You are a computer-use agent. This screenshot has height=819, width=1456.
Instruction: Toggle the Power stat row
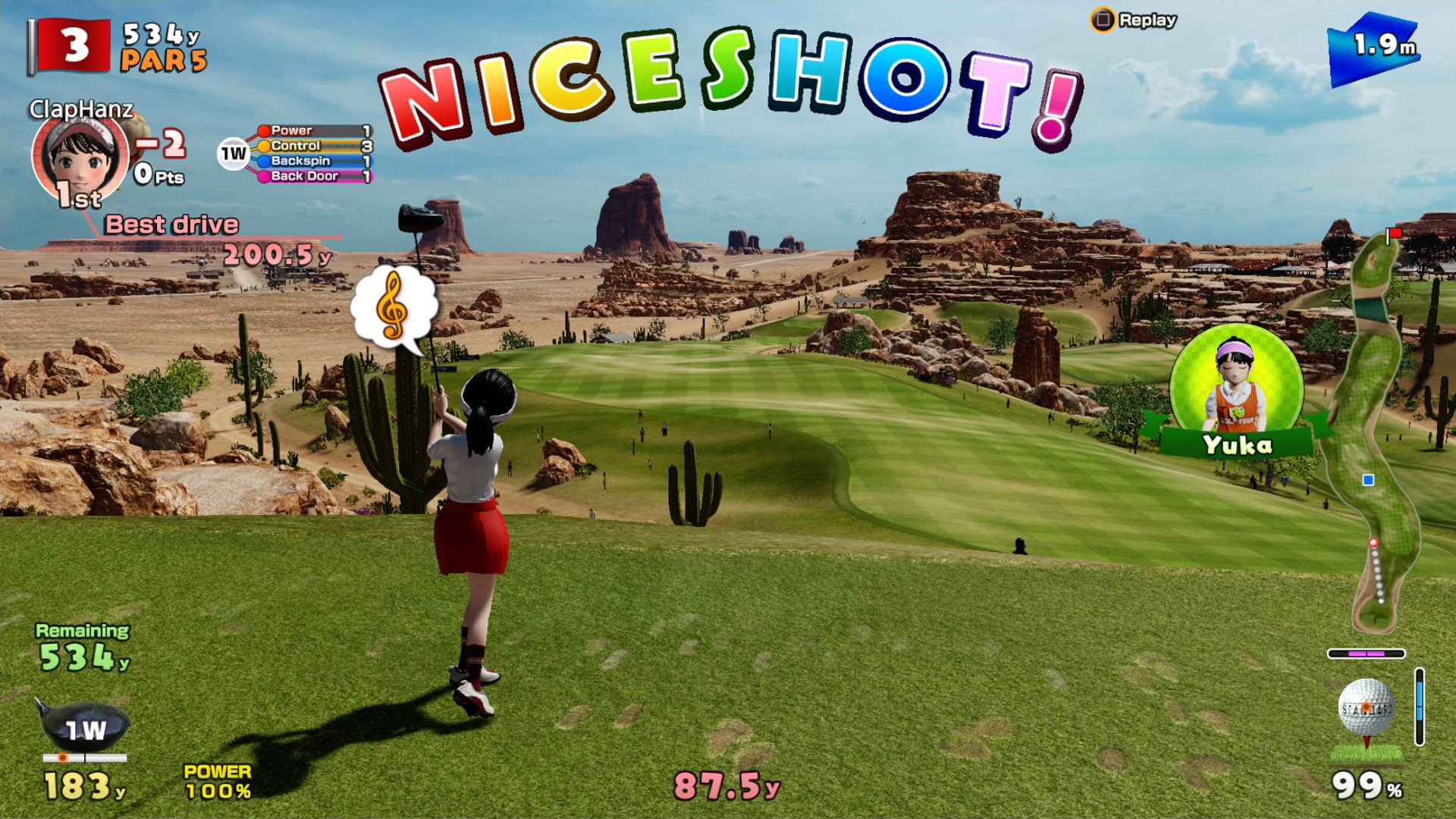[303, 130]
